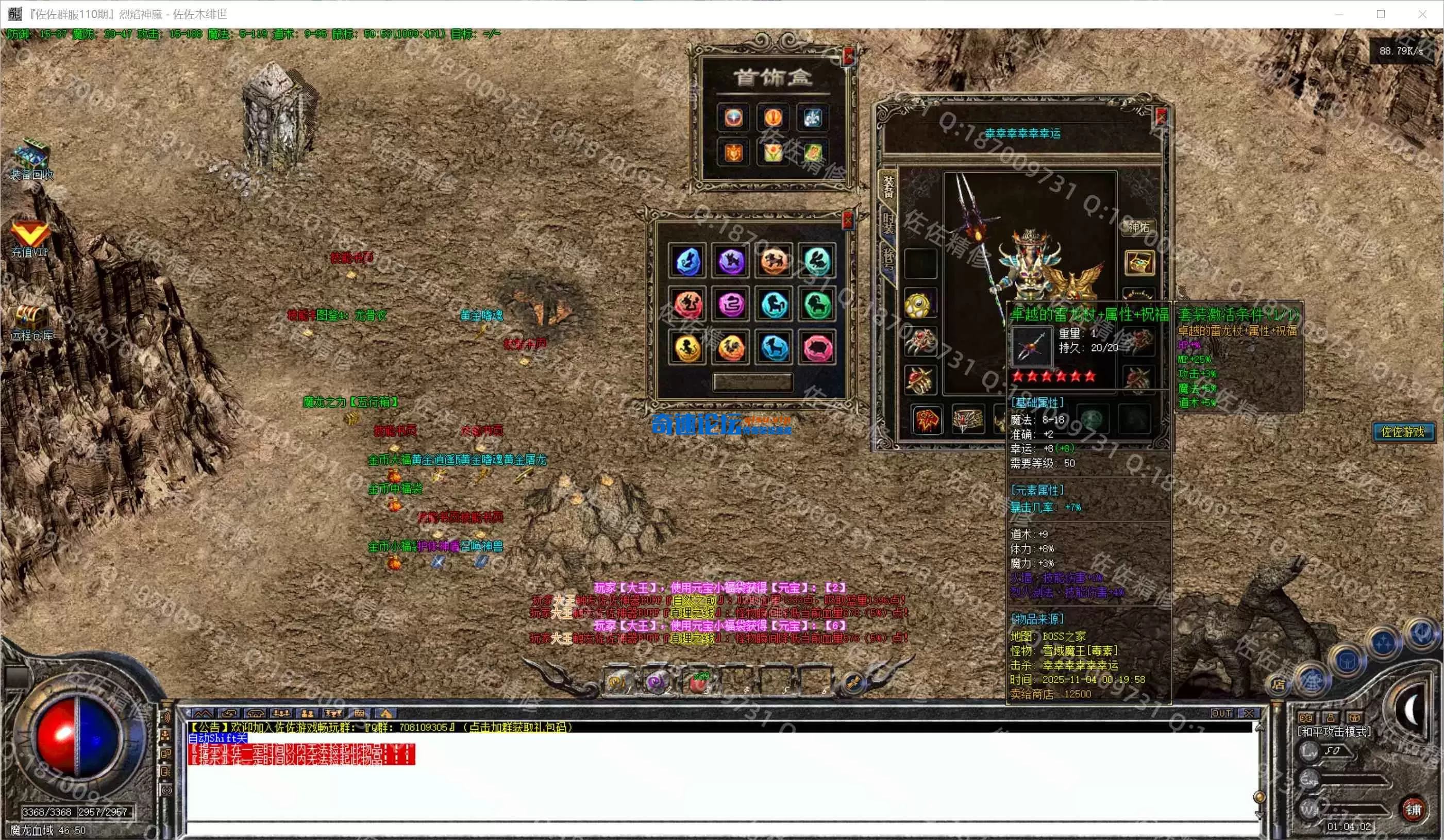Use the red apple hotbar item

click(x=697, y=682)
